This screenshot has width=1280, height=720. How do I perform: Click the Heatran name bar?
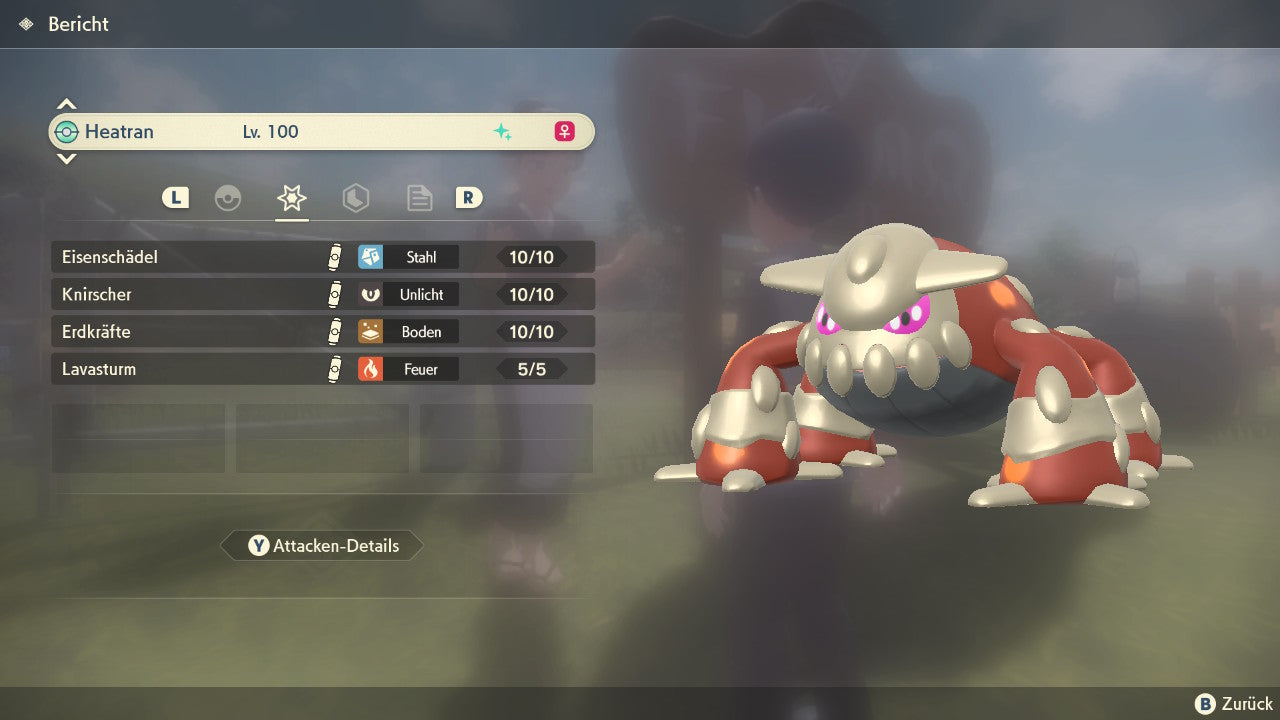322,132
